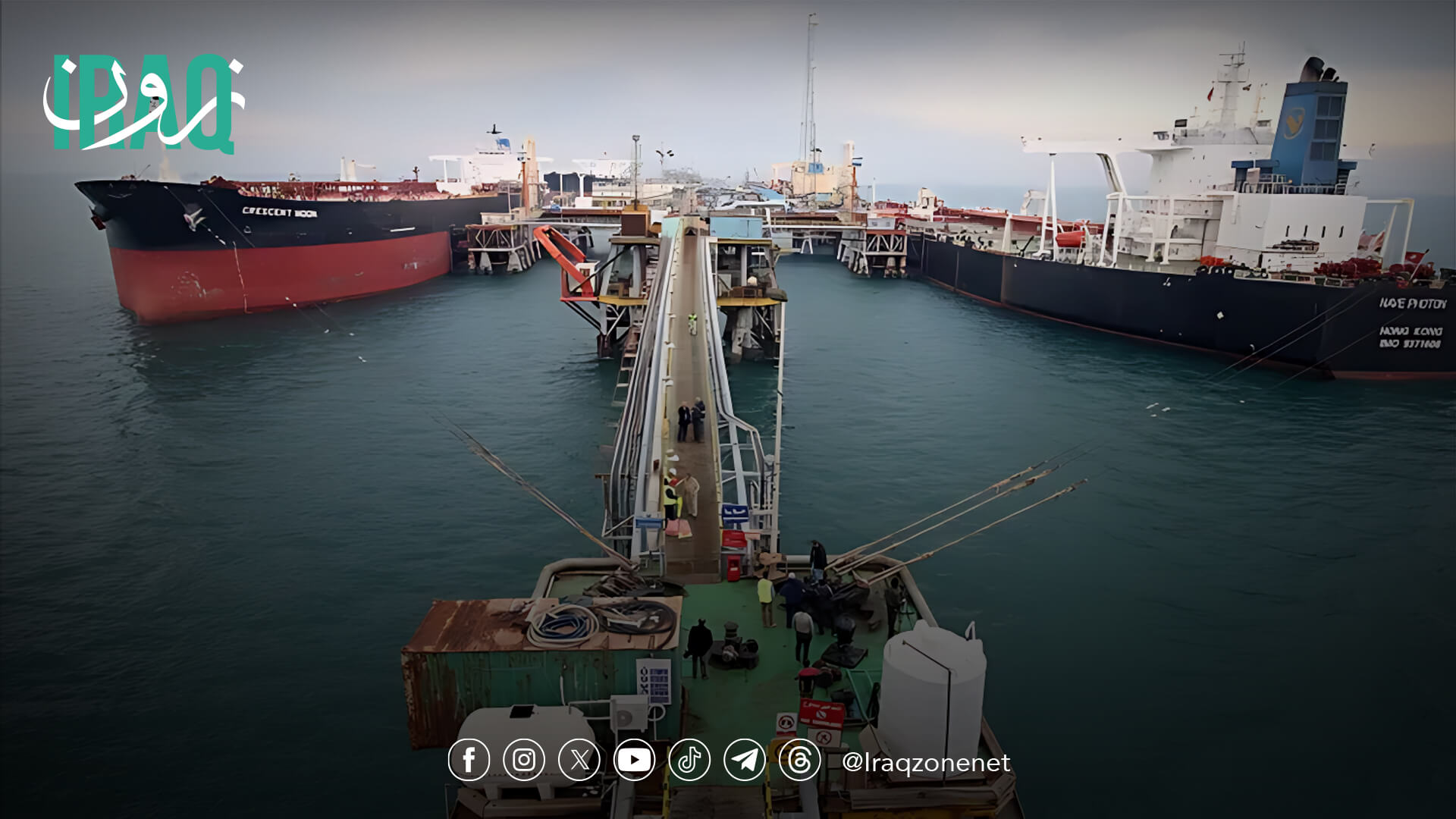Click the Telegram paper plane icon
The image size is (1456, 819).
point(745,760)
